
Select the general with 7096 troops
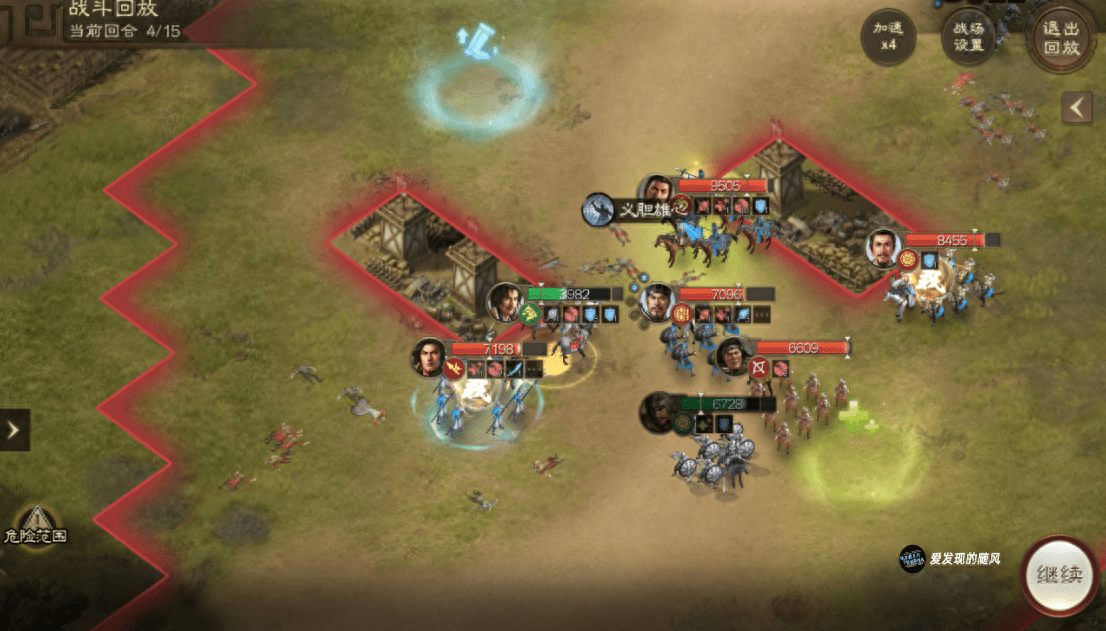pos(657,302)
